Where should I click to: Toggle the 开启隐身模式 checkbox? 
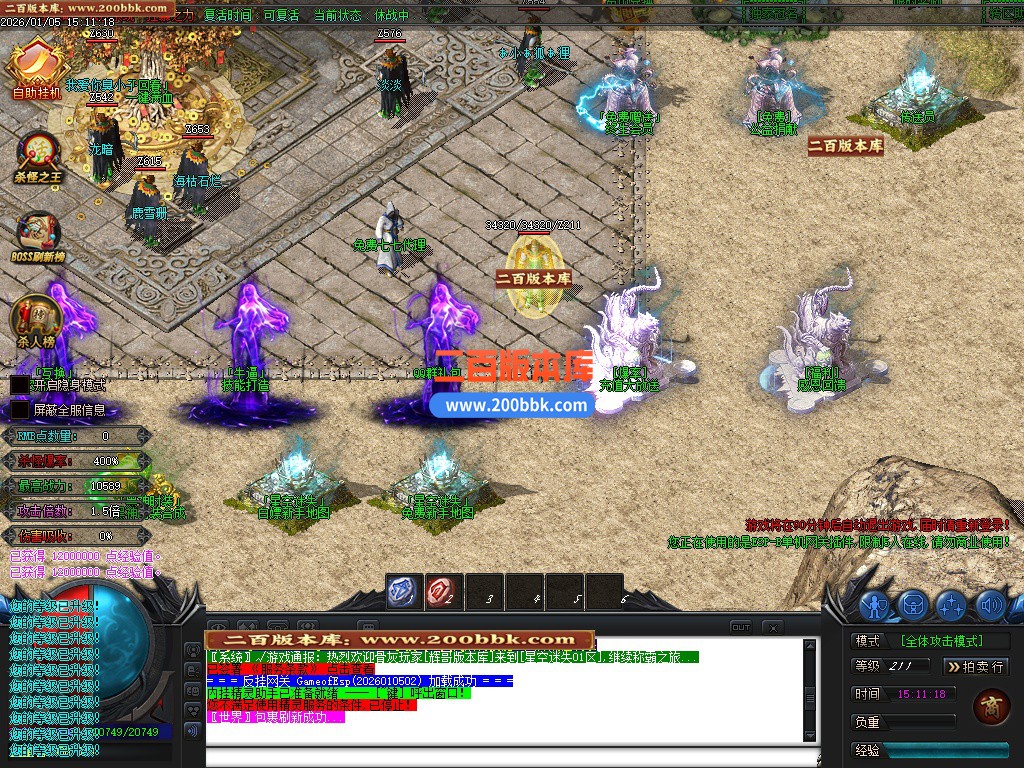point(19,384)
